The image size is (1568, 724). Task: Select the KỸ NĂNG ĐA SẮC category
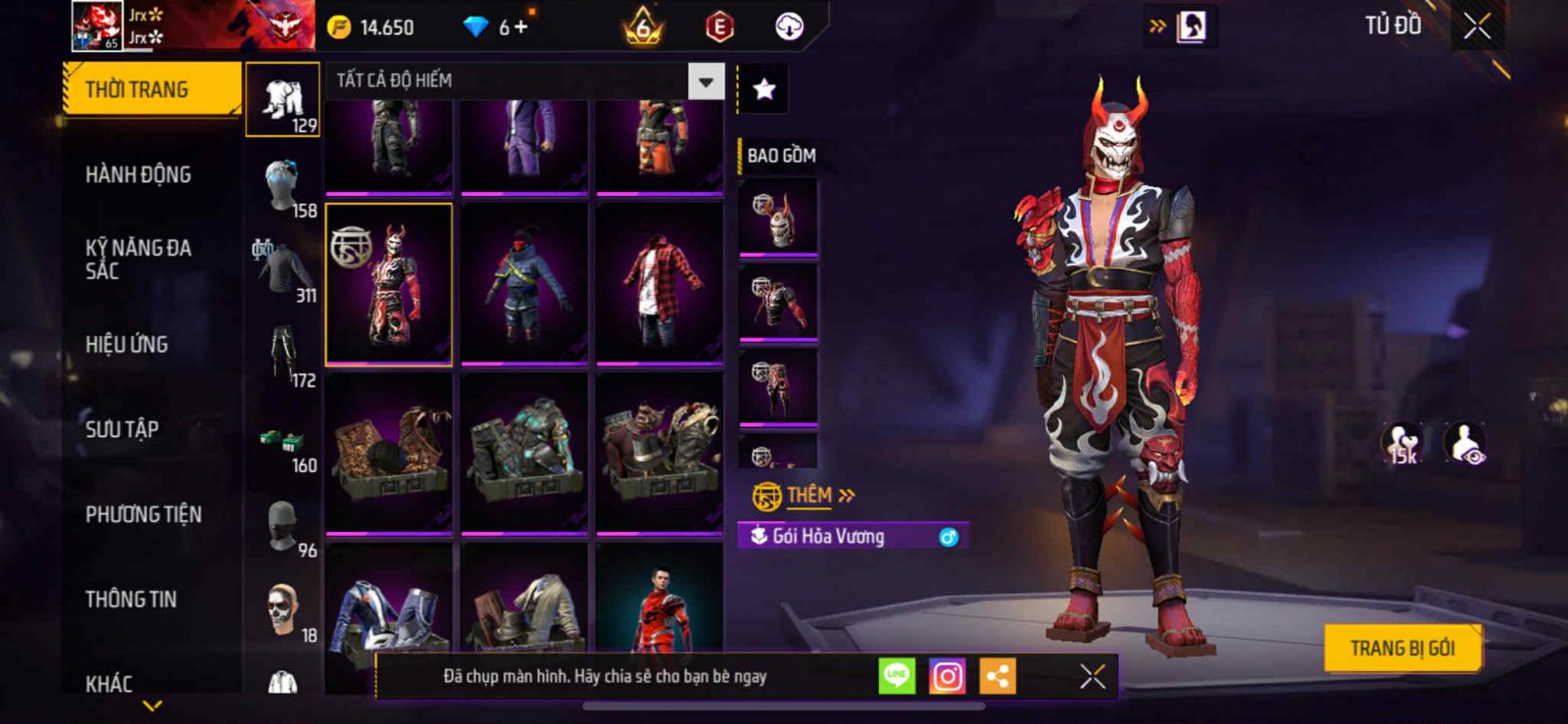[x=138, y=260]
